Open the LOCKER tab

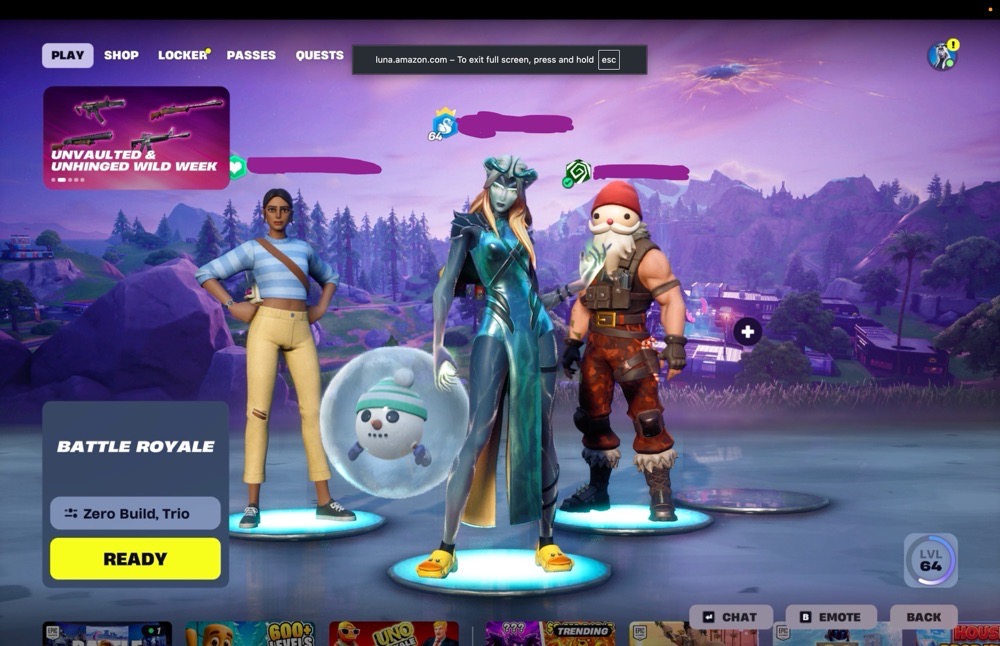[182, 55]
